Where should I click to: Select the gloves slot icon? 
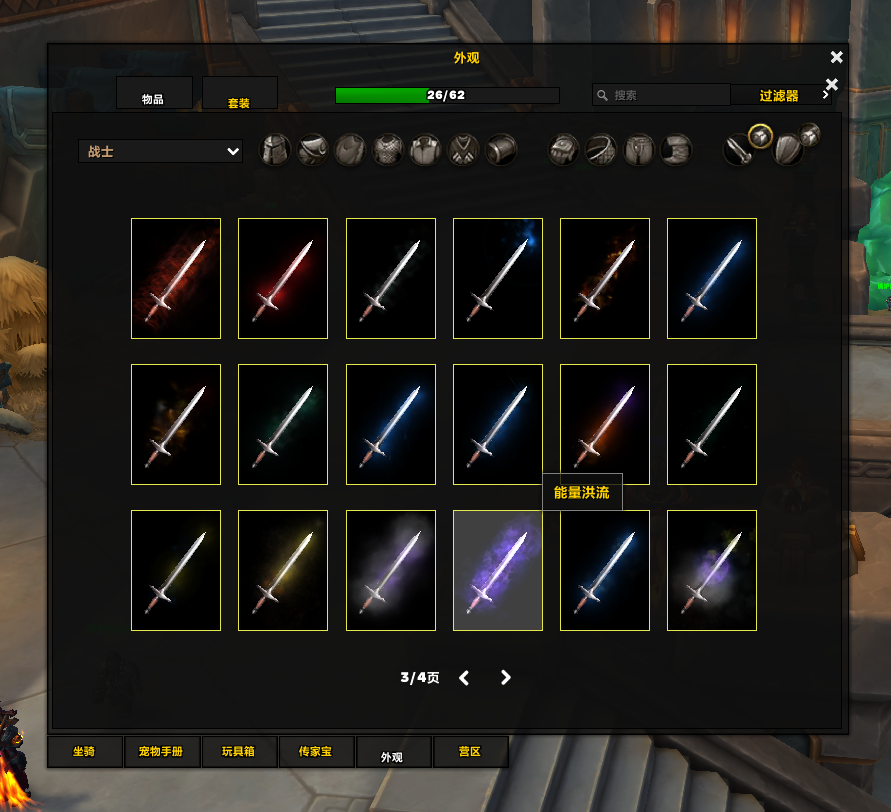(x=564, y=151)
